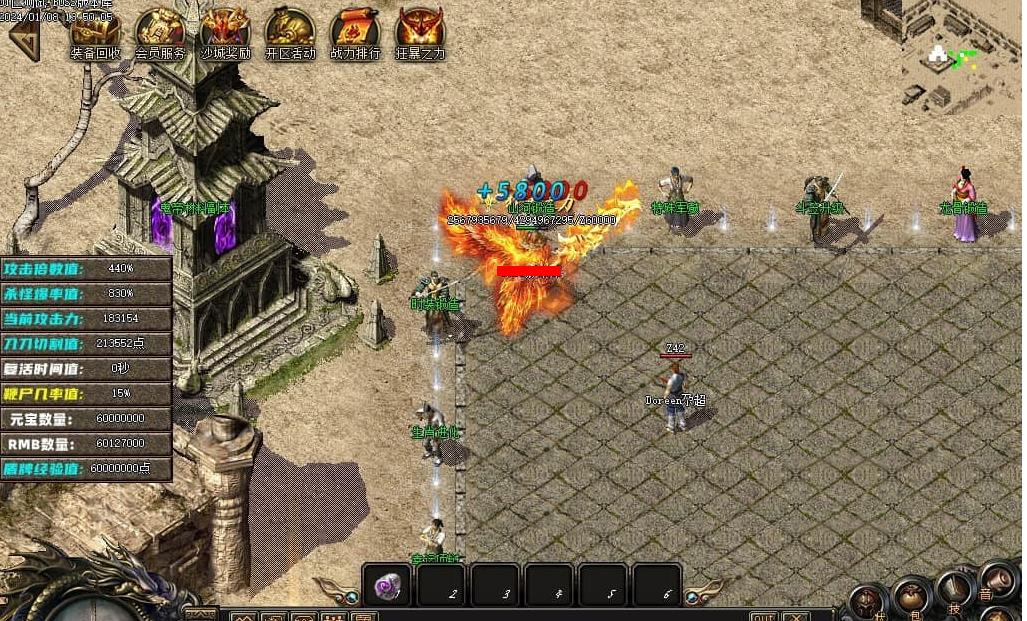
Task: Open the 装备回收 equipment recycle menu
Action: 95,31
